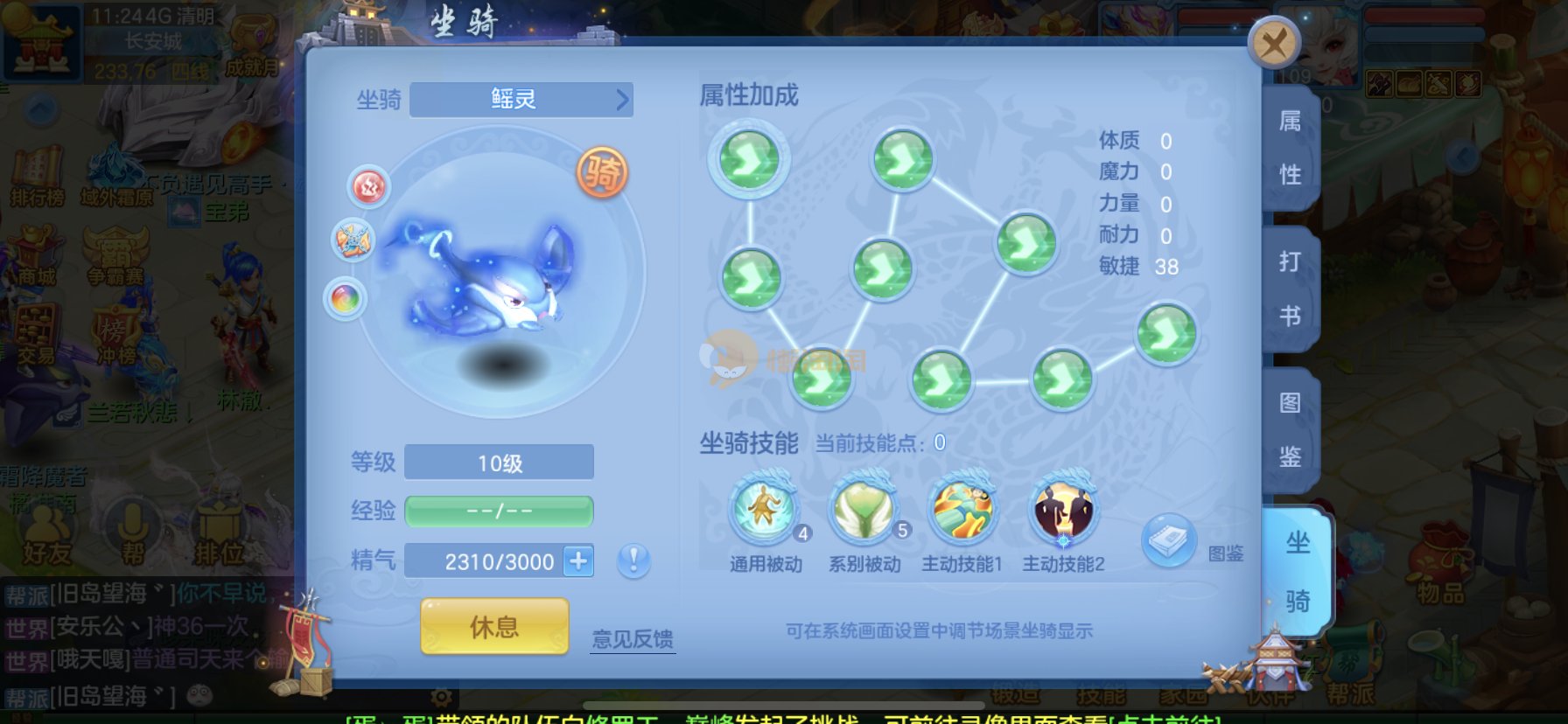The image size is (1568, 724).
Task: Select the 坐骑 mount tab
Action: pyautogui.click(x=1297, y=571)
